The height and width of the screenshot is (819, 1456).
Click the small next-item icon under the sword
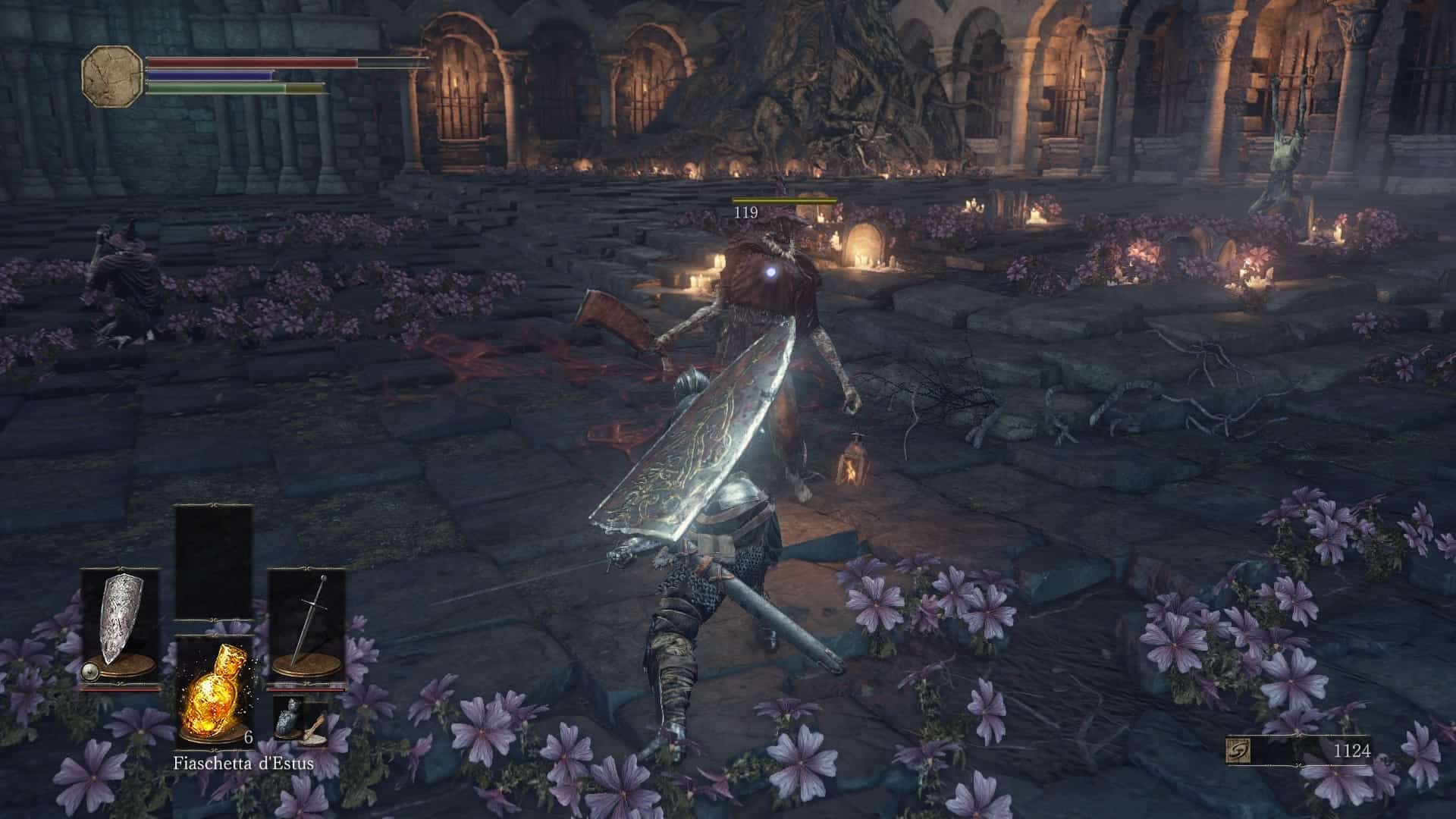pos(301,720)
